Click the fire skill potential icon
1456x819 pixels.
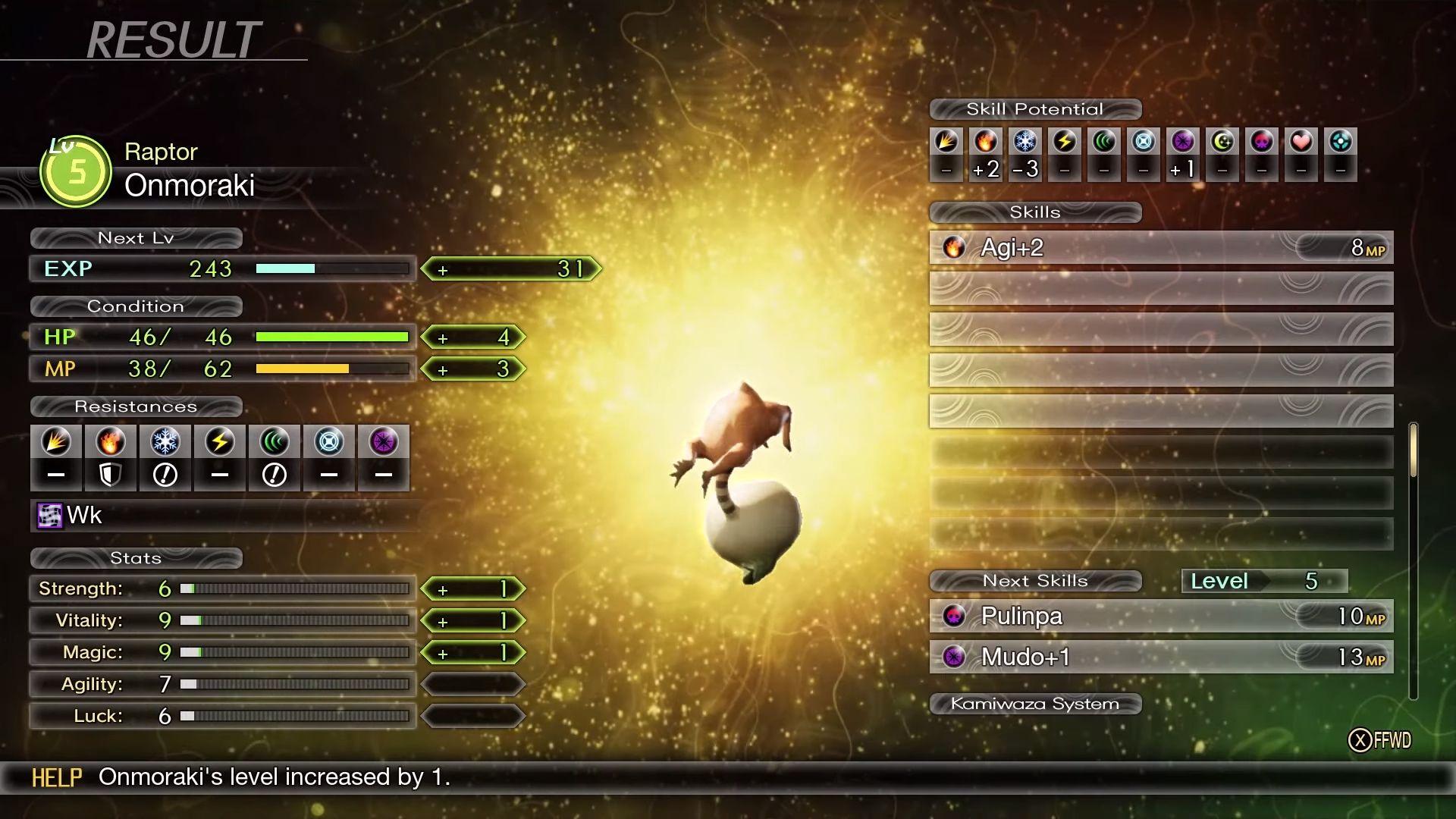tap(986, 142)
